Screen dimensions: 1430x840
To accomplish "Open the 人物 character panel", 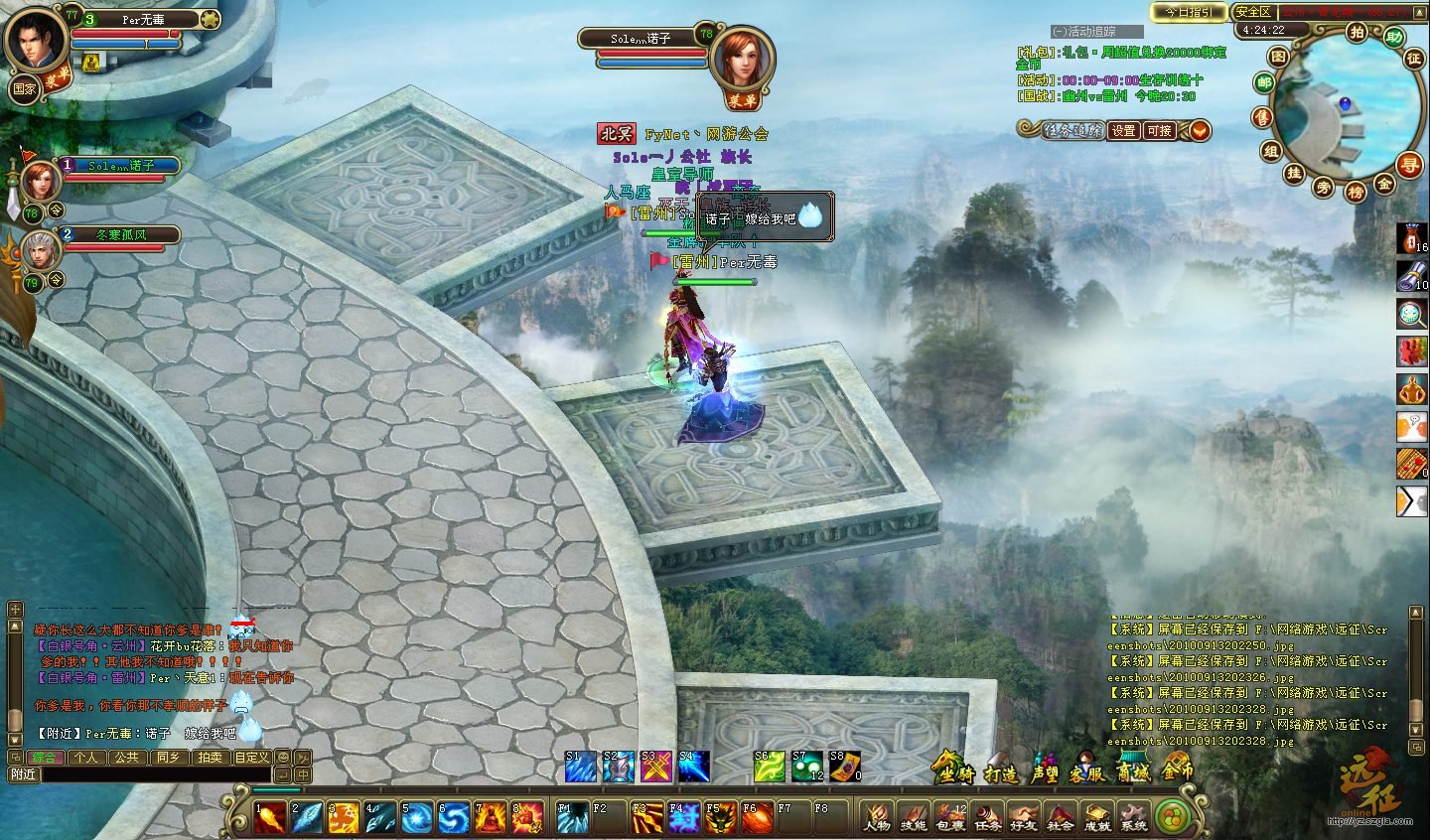I will coord(877,816).
